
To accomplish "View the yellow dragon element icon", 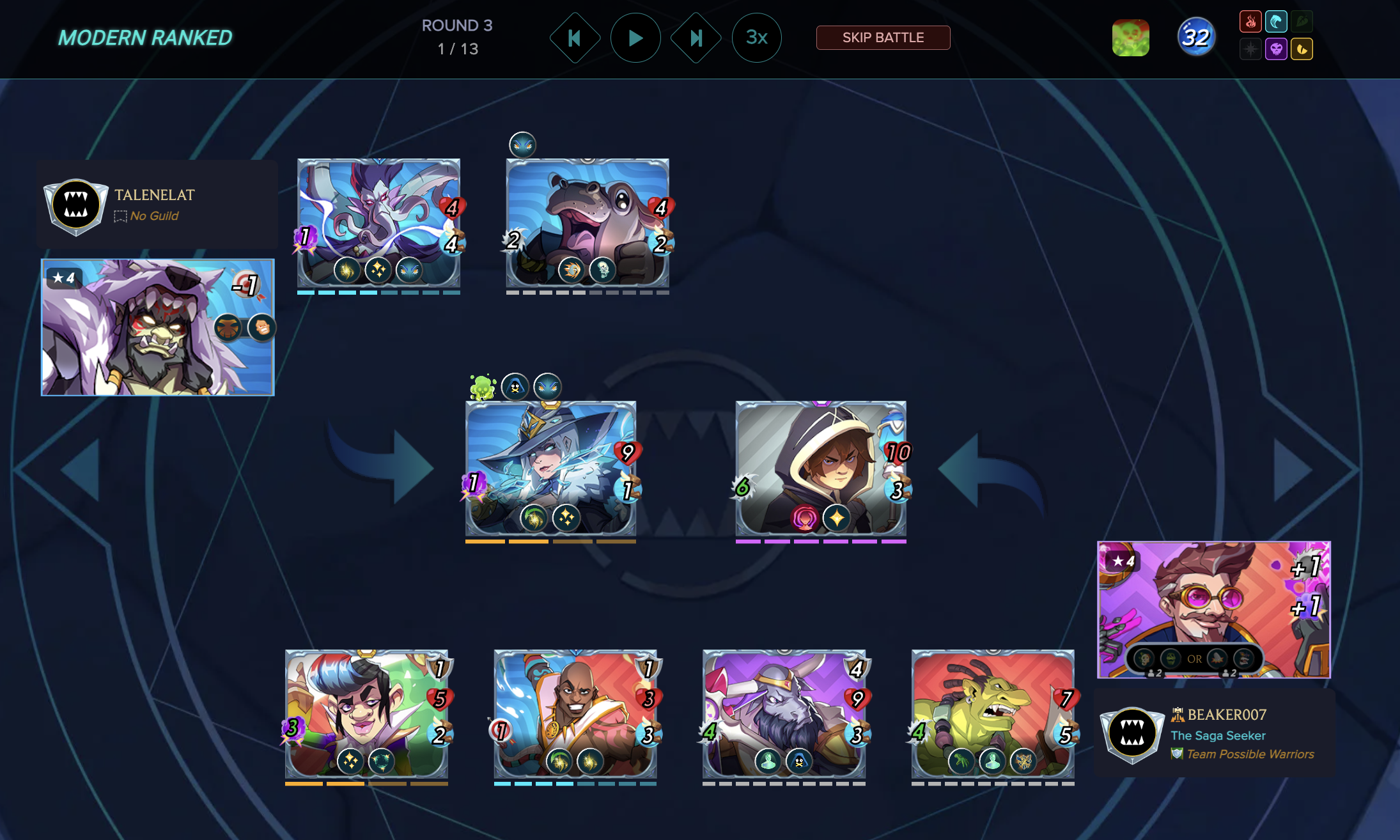I will coord(1302,49).
